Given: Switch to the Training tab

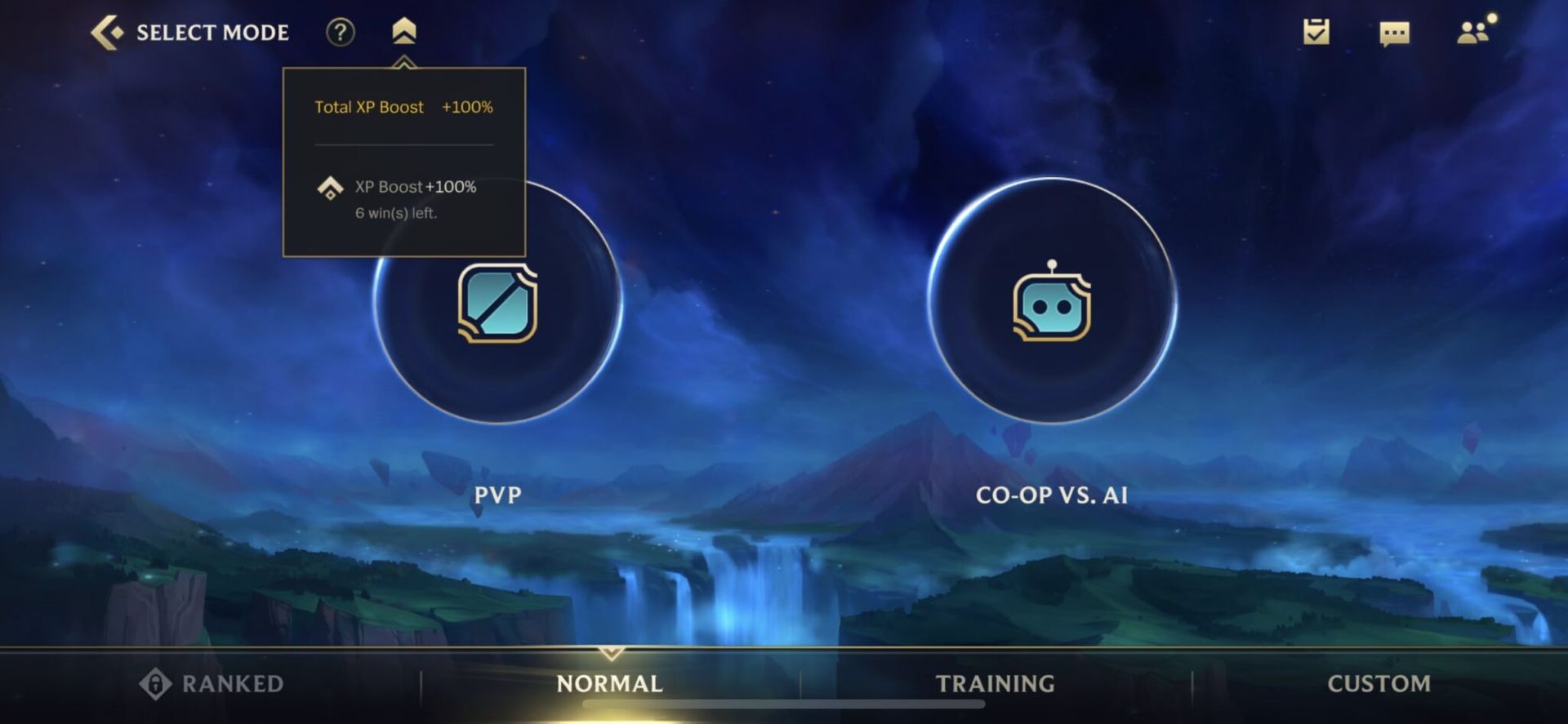Looking at the screenshot, I should tap(996, 683).
